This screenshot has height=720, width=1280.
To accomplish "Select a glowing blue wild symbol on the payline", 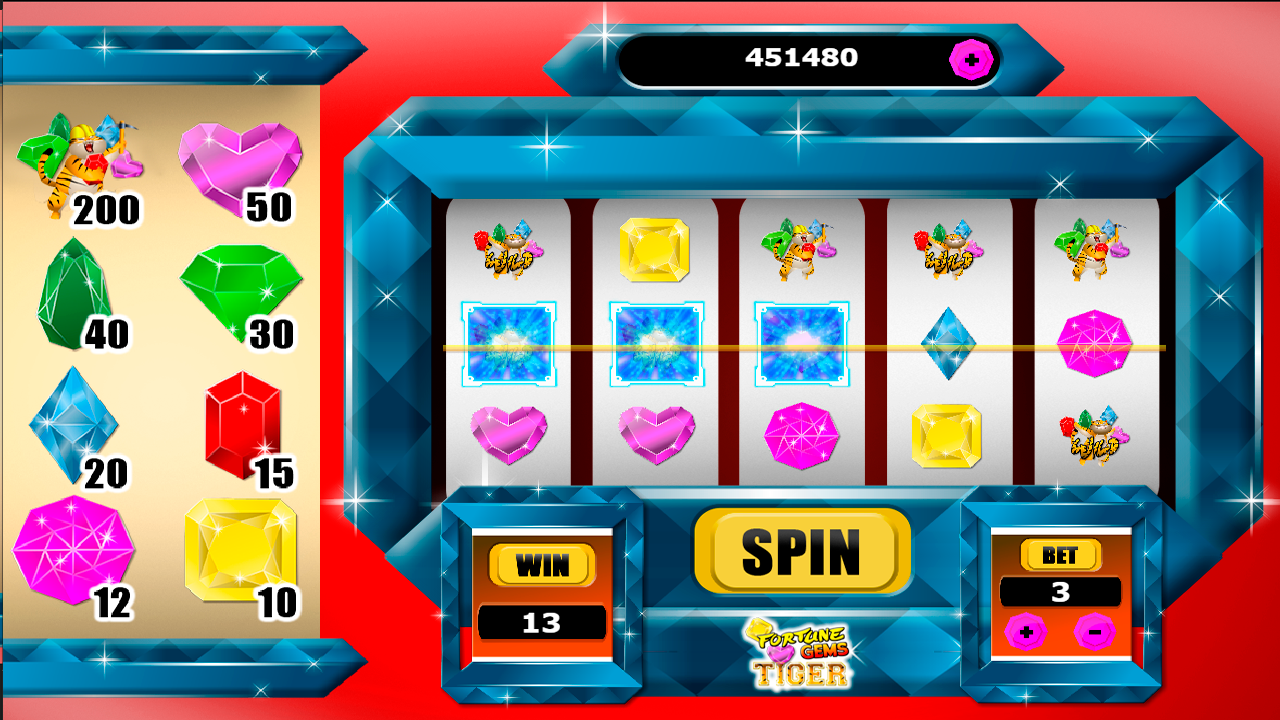I will (508, 342).
